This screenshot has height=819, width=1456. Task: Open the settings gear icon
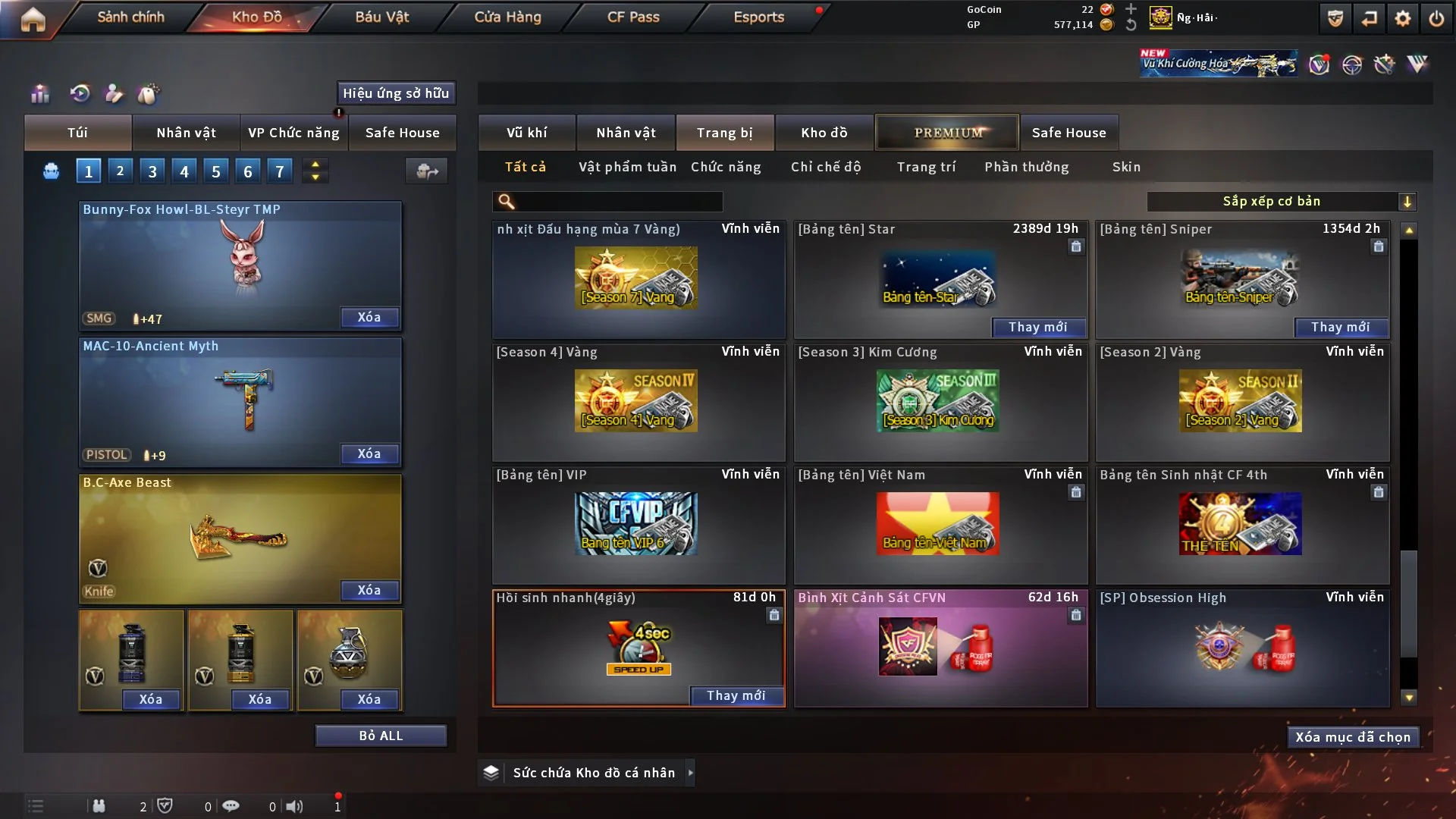[1402, 18]
